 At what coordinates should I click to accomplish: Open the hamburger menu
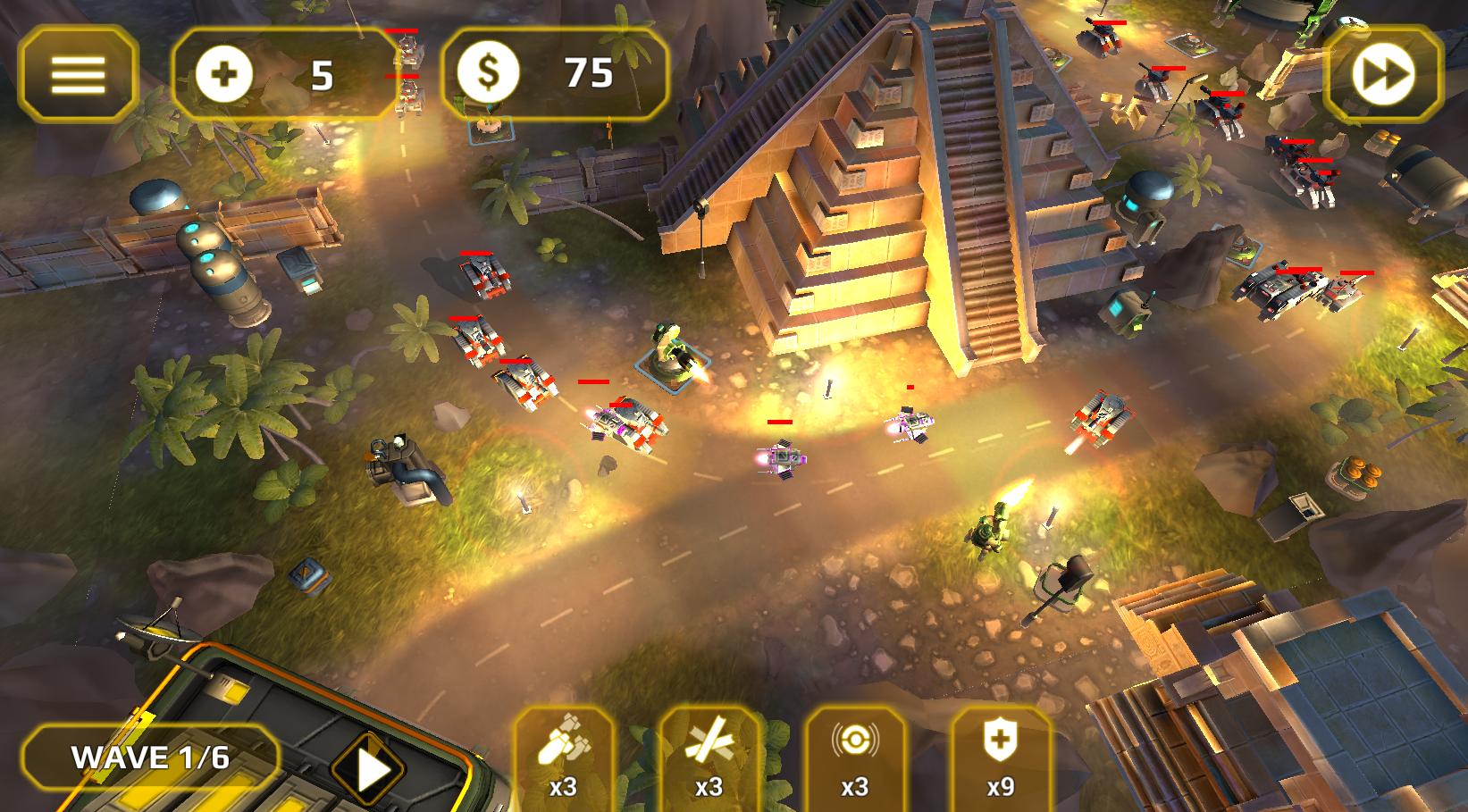coord(77,71)
